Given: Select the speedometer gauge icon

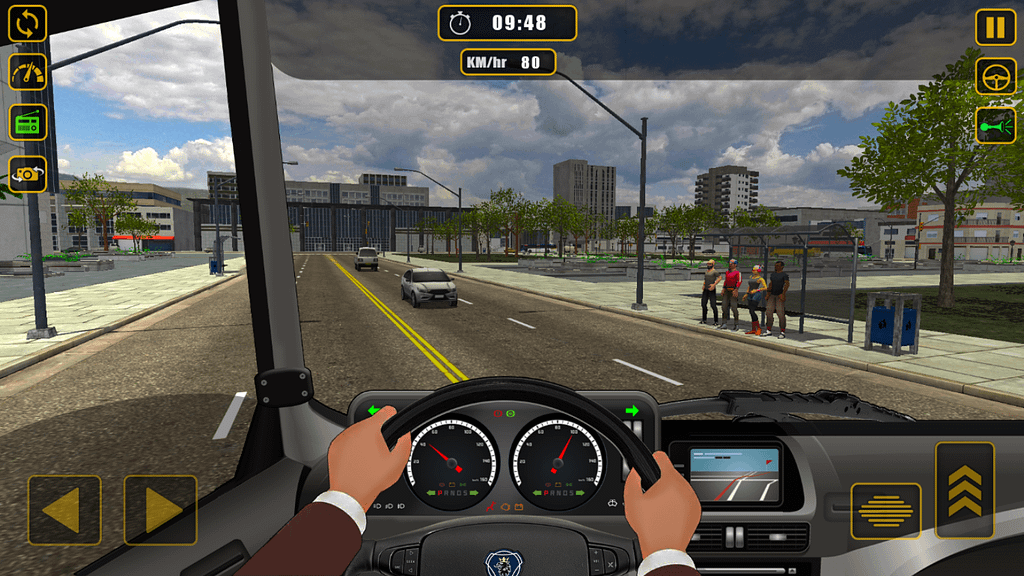Looking at the screenshot, I should 28,73.
